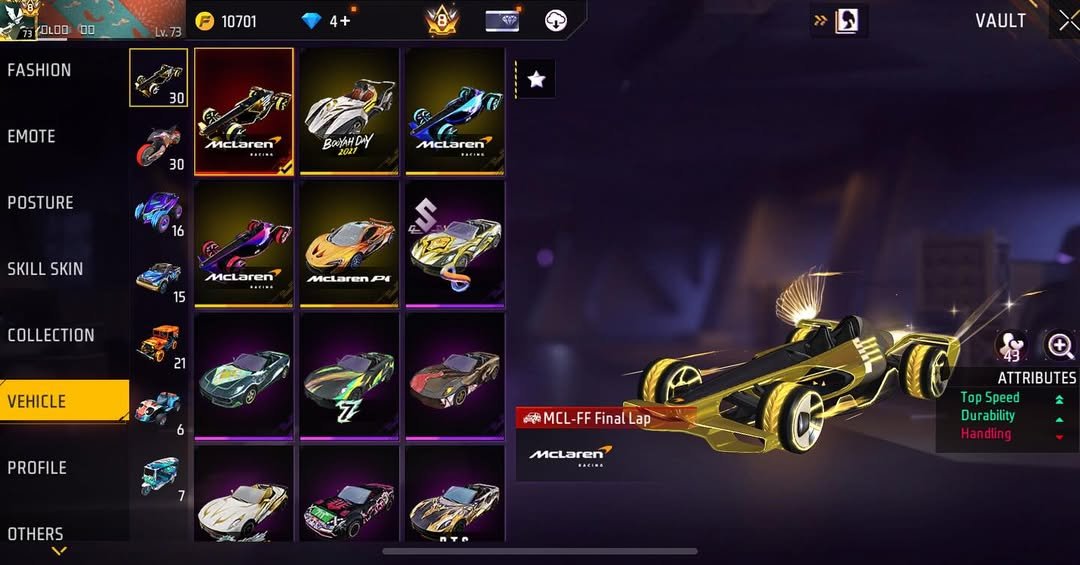
Task: Go to the Collection category
Action: pos(51,336)
